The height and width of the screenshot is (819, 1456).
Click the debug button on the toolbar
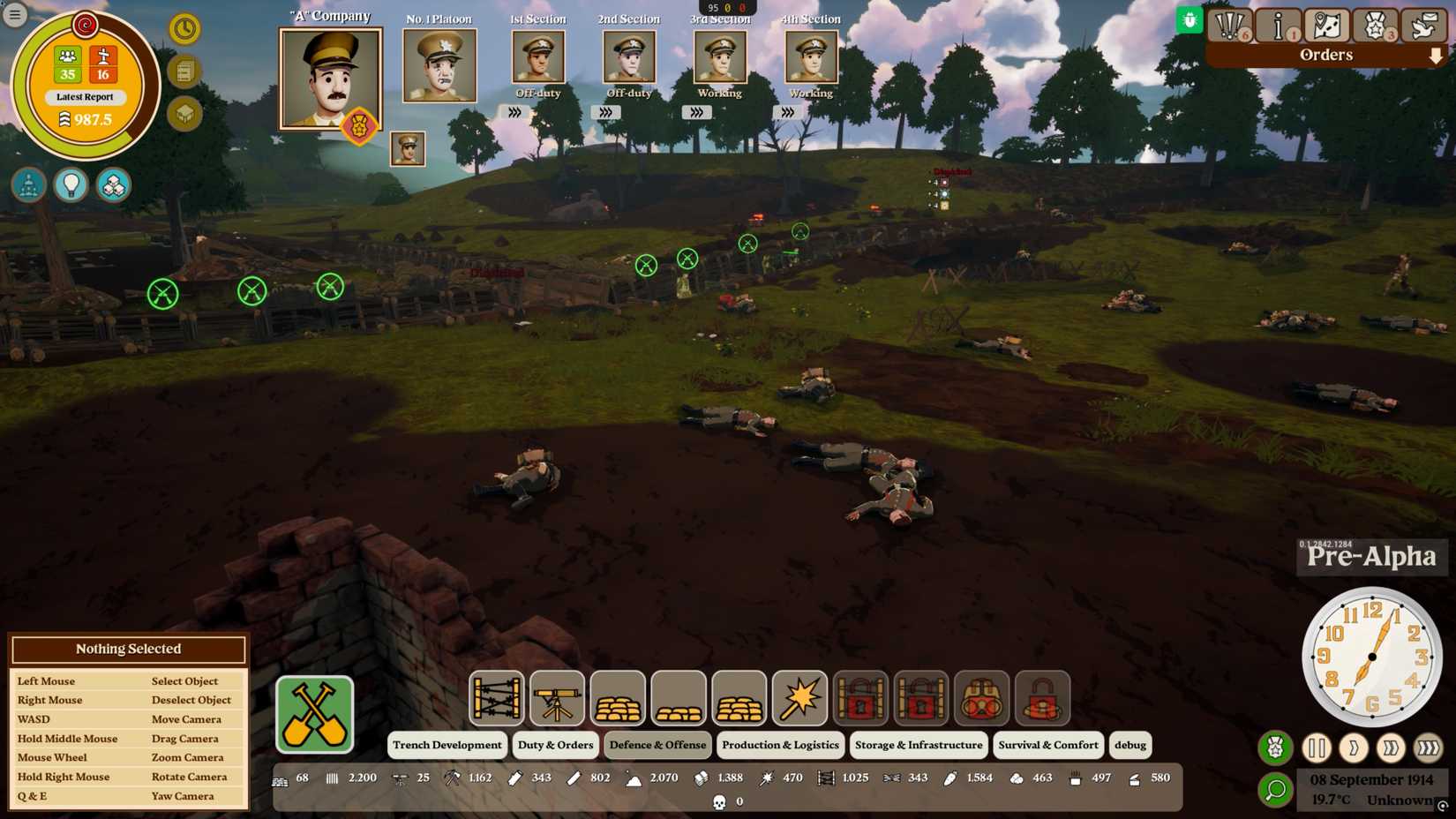[1130, 745]
